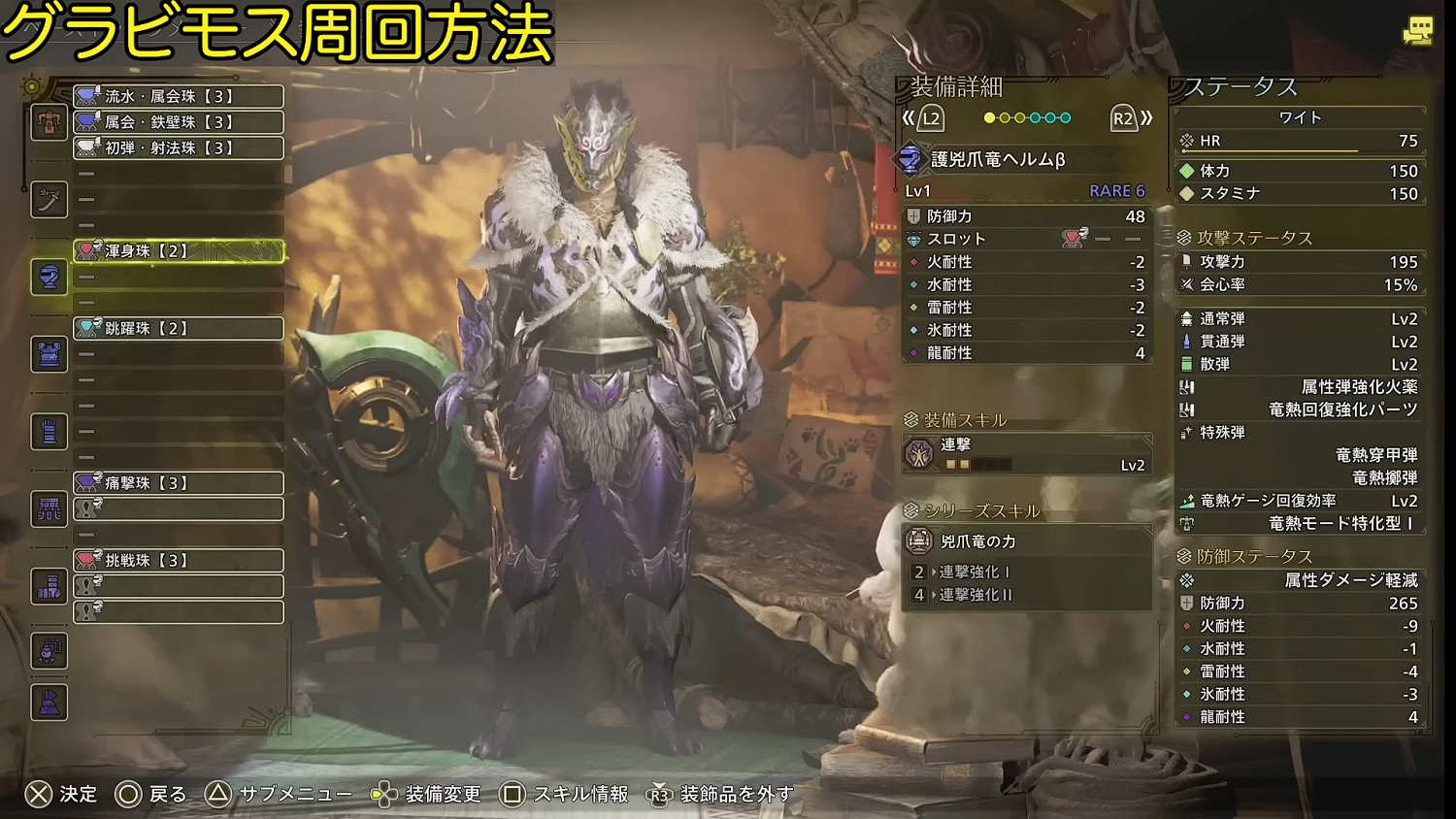The height and width of the screenshot is (819, 1456).
Task: Select the leg armor icon in the sidebar
Action: click(x=48, y=587)
